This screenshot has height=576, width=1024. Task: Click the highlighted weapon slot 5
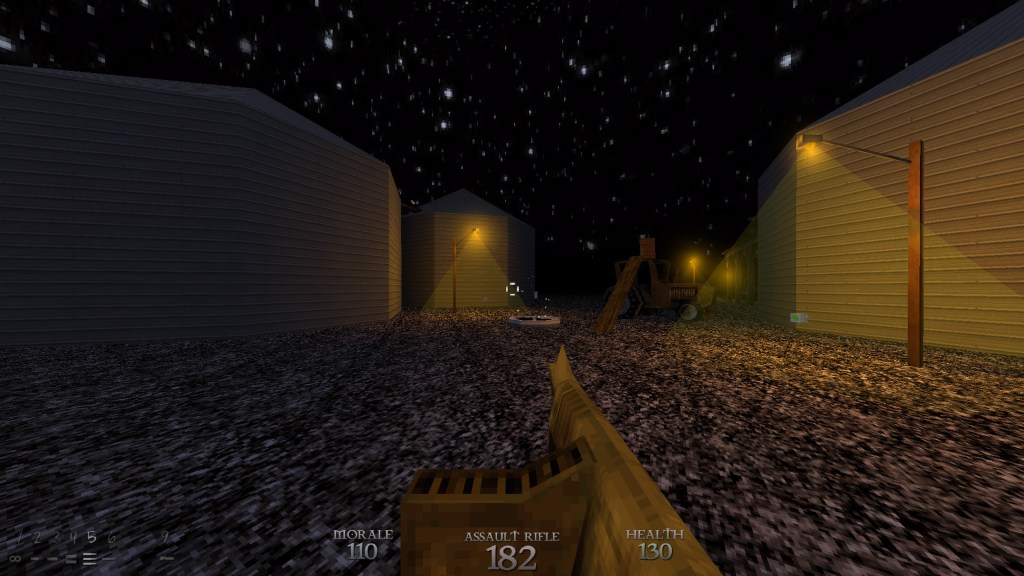coord(91,538)
